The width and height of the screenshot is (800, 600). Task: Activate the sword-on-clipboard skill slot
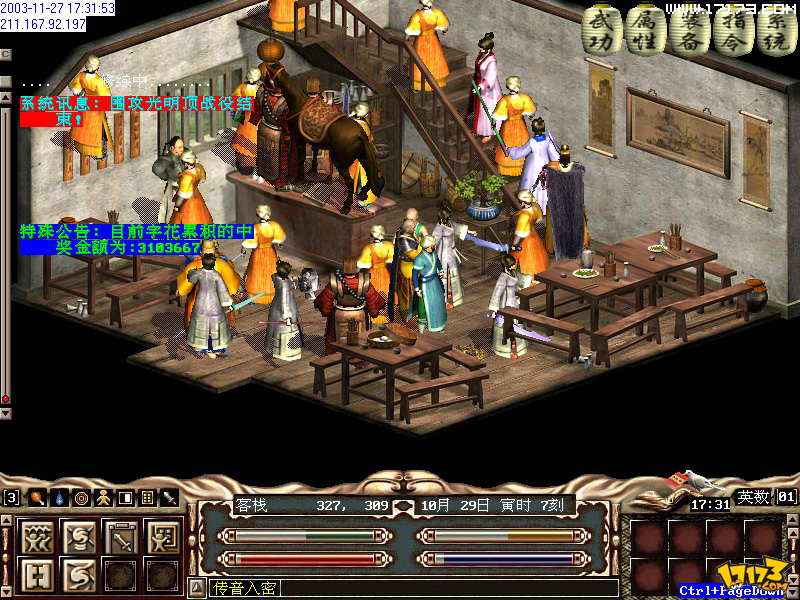(122, 538)
